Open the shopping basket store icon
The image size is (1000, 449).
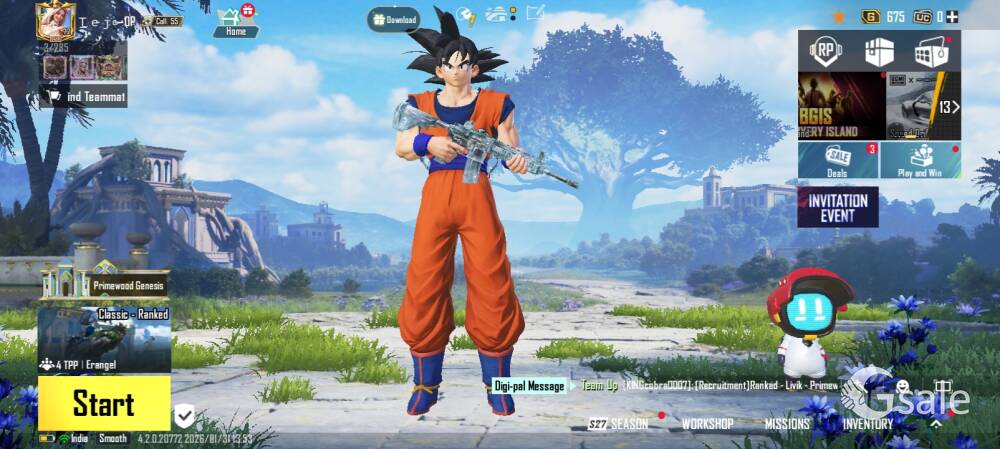pyautogui.click(x=930, y=52)
